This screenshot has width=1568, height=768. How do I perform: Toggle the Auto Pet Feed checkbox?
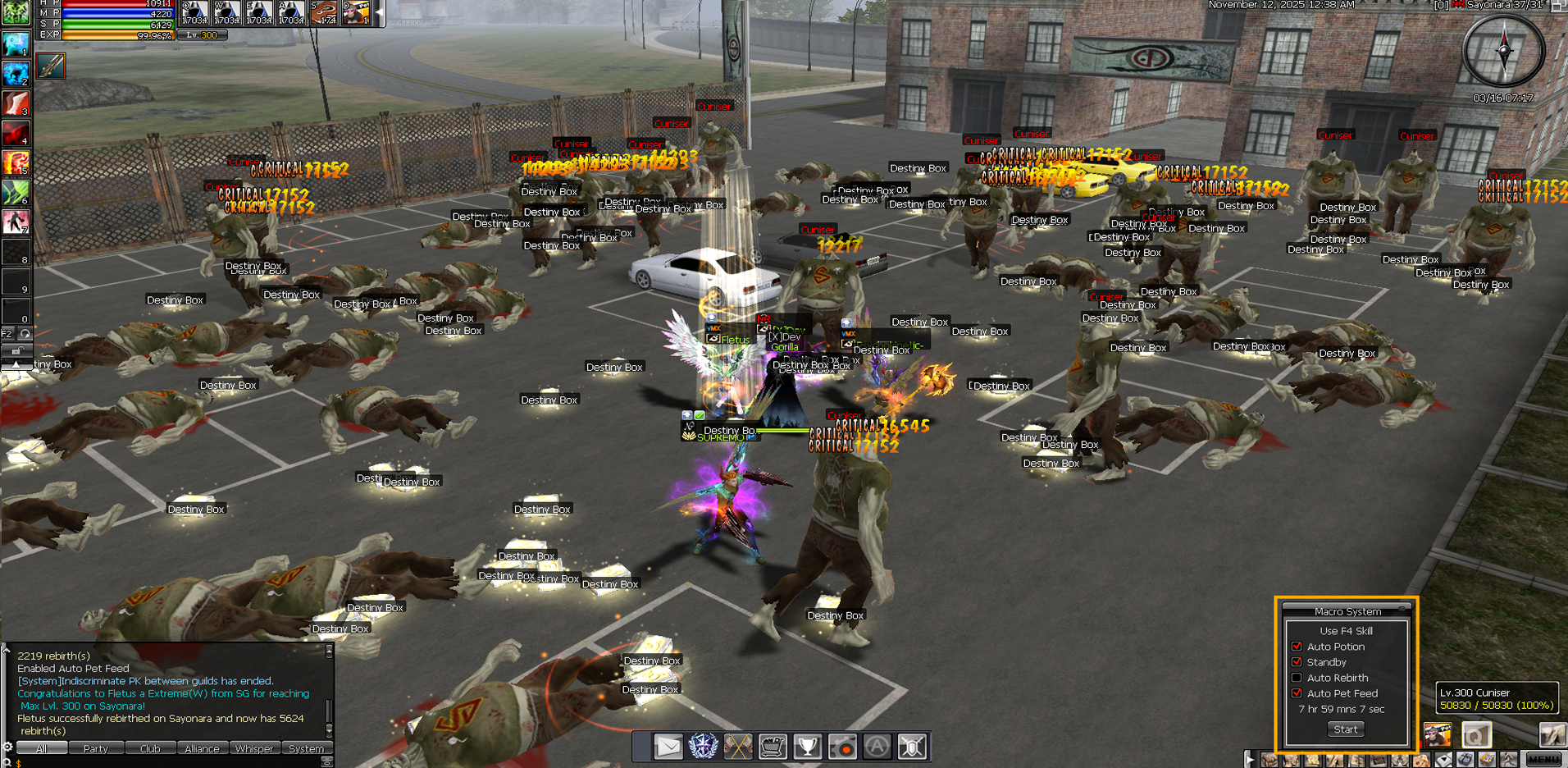click(x=1297, y=693)
